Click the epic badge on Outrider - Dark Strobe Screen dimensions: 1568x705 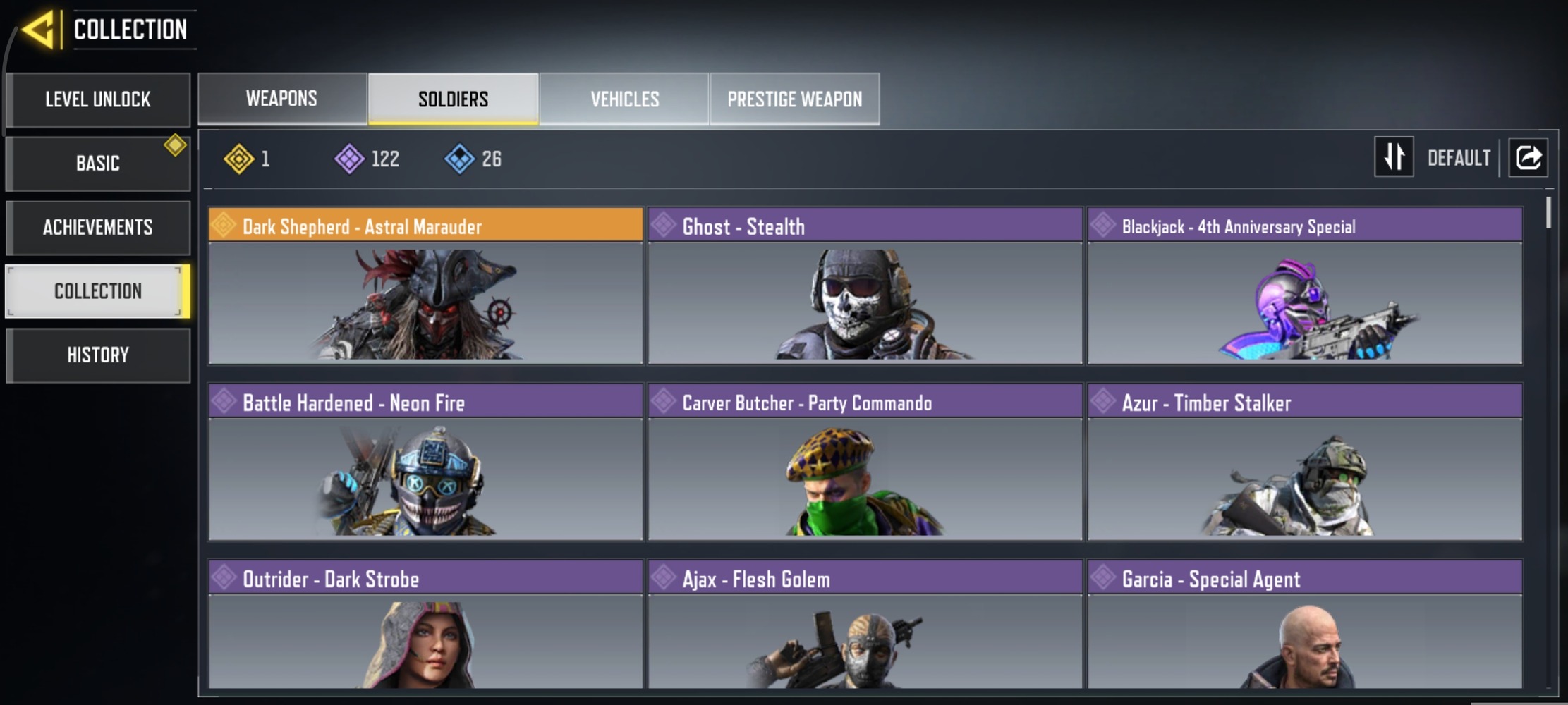(x=224, y=575)
